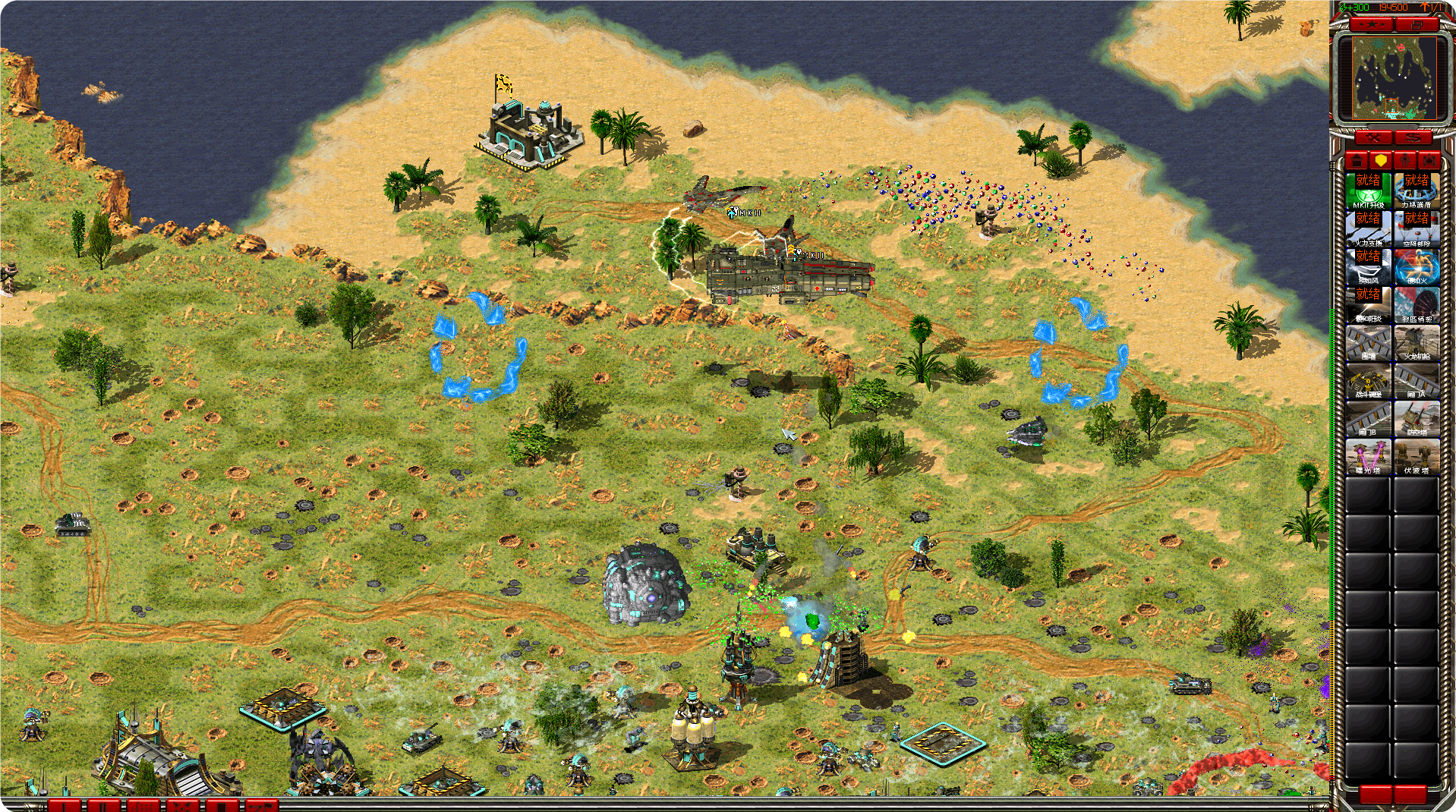
Task: Switch to the vehicles build tab
Action: (x=1429, y=160)
